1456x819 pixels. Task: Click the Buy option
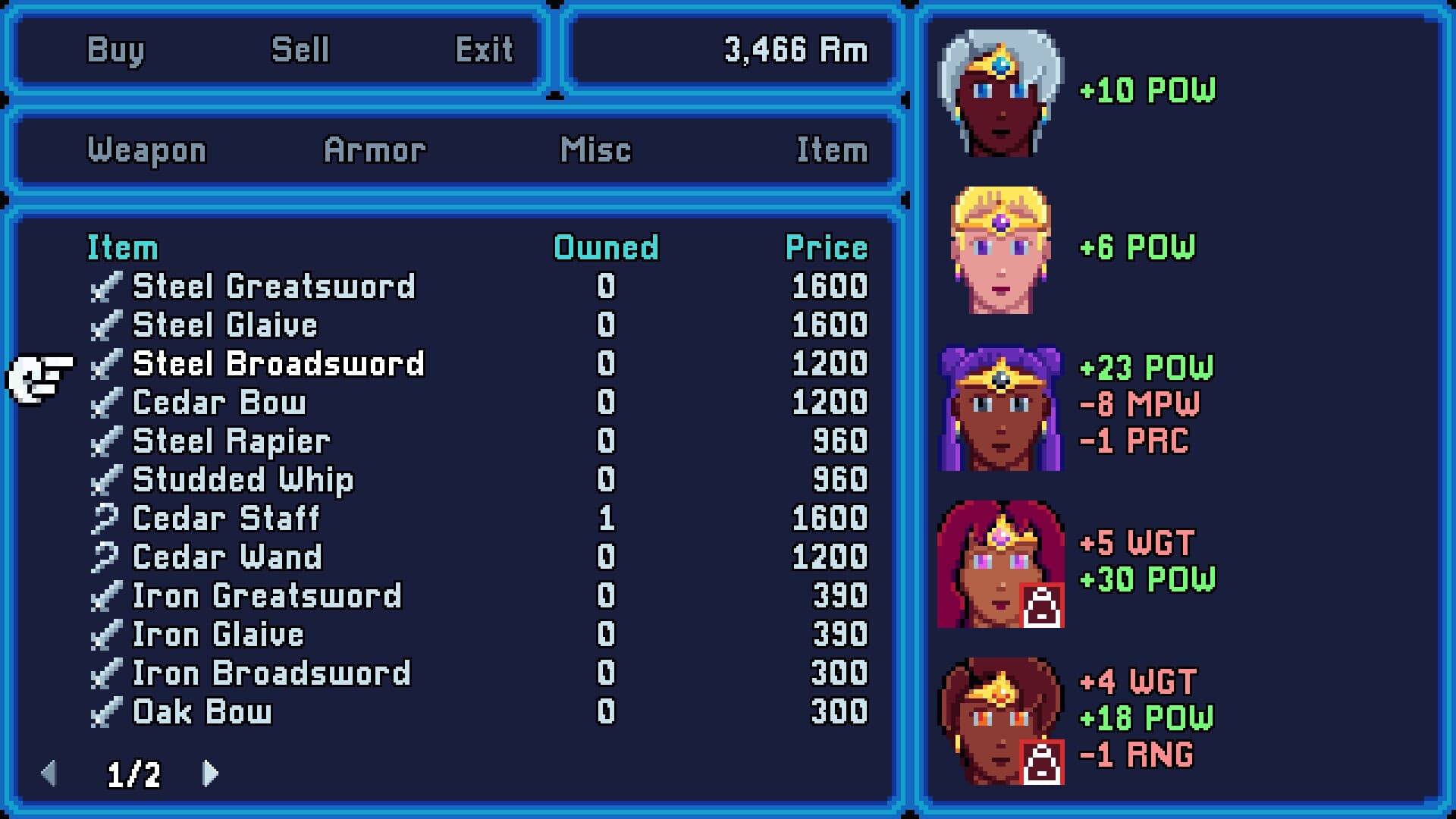(115, 51)
